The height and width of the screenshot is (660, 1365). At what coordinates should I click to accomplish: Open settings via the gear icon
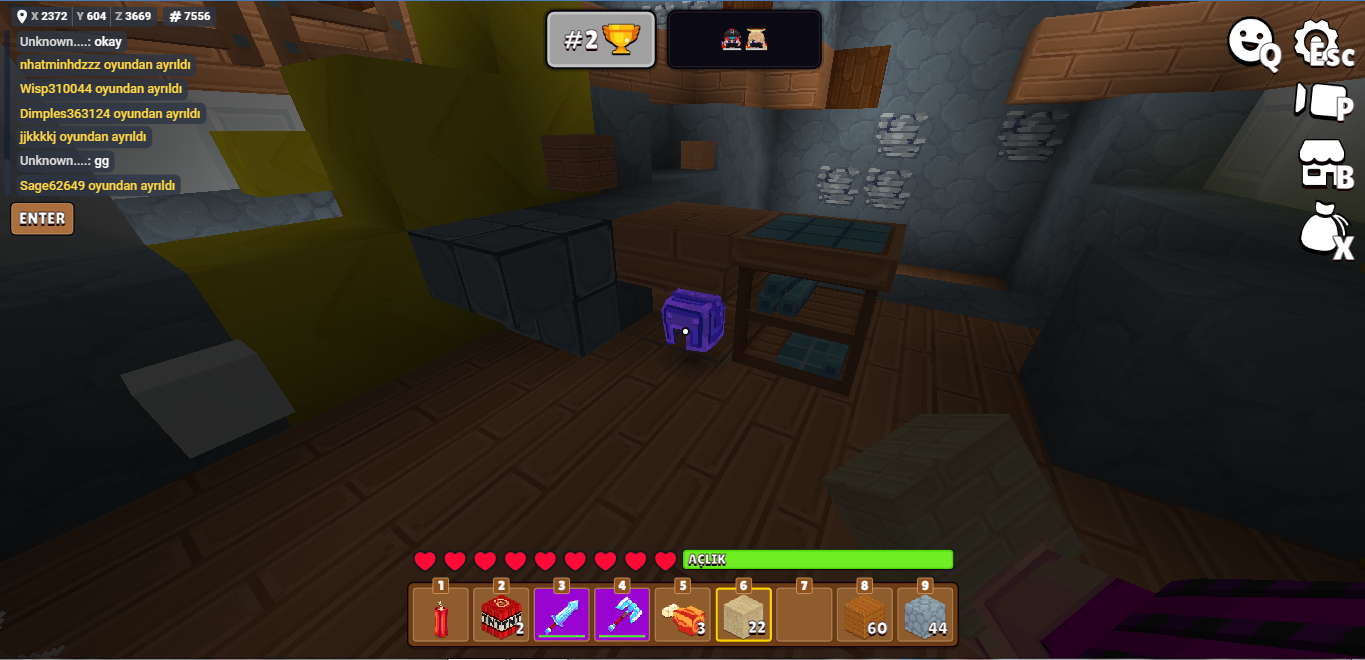coord(1322,44)
